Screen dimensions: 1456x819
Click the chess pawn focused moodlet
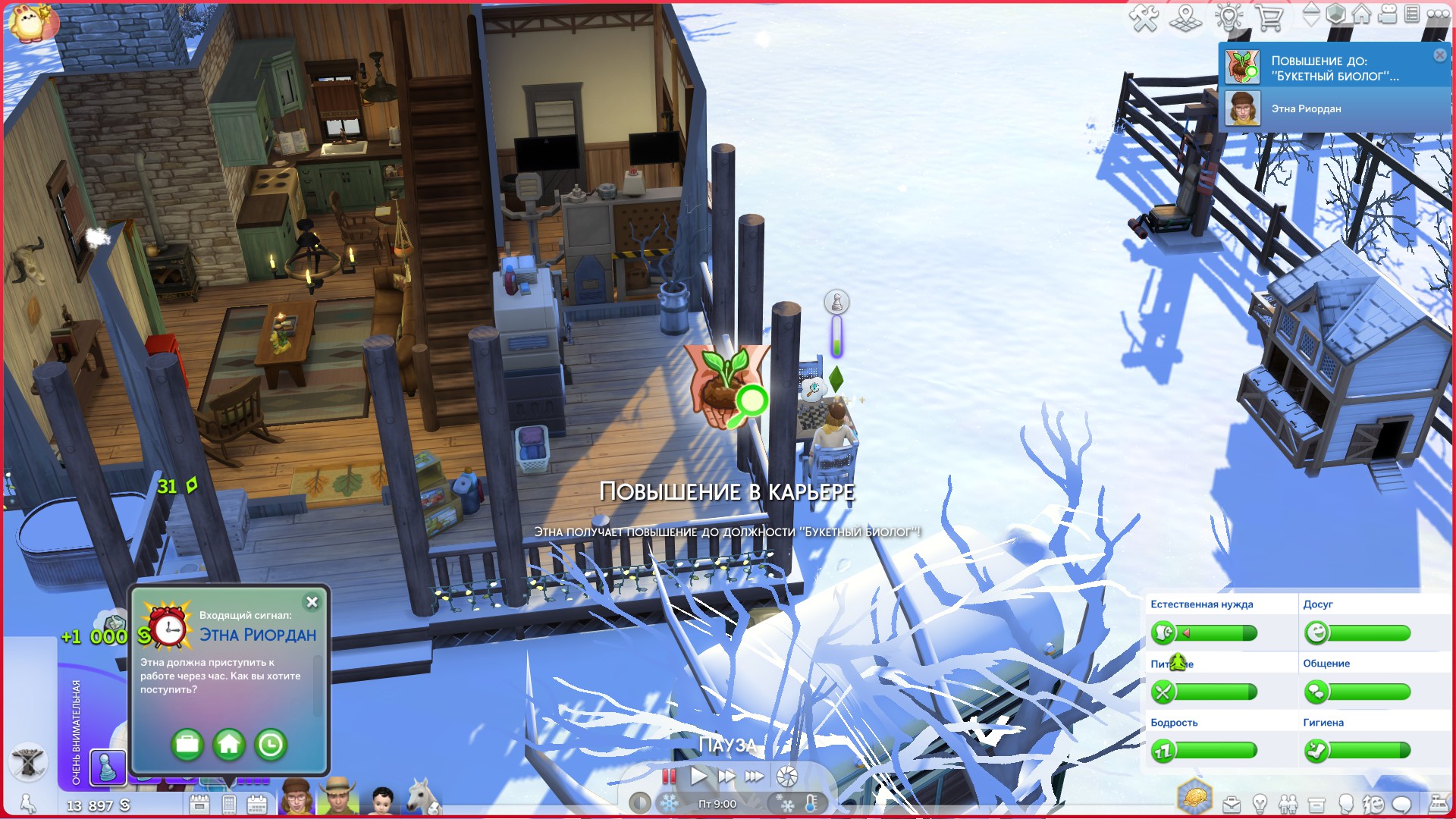coord(108,767)
